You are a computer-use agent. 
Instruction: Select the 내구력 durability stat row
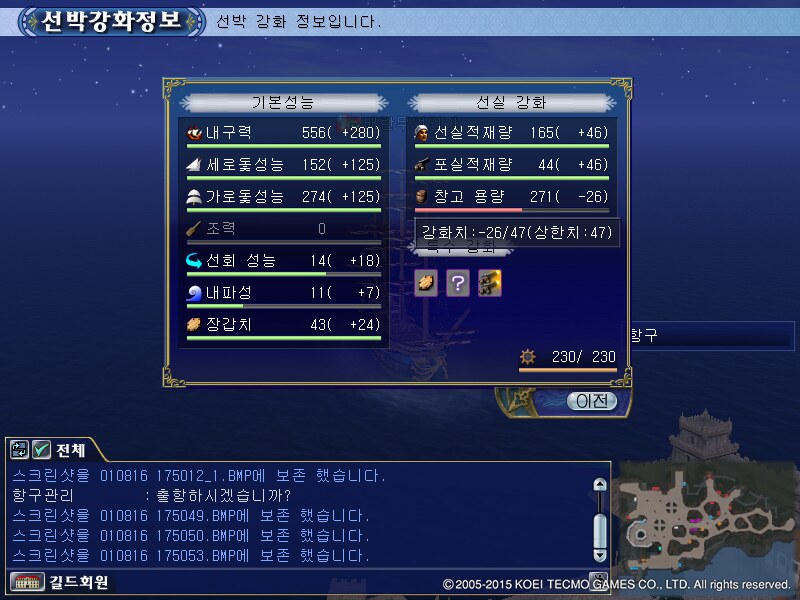tap(283, 132)
